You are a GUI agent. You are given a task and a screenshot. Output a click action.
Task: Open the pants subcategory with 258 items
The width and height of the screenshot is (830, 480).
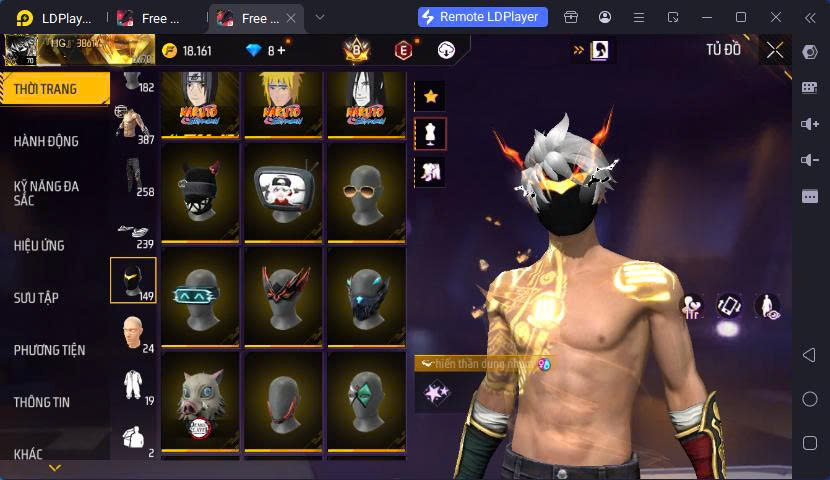[133, 177]
